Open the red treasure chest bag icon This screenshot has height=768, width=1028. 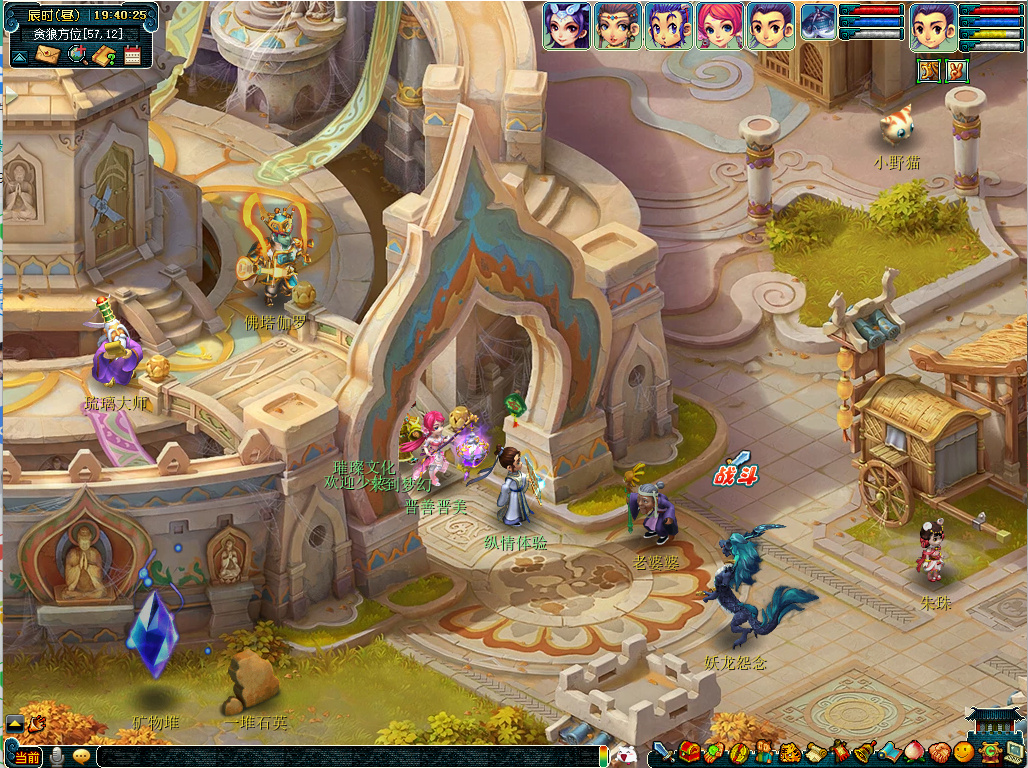click(690, 752)
